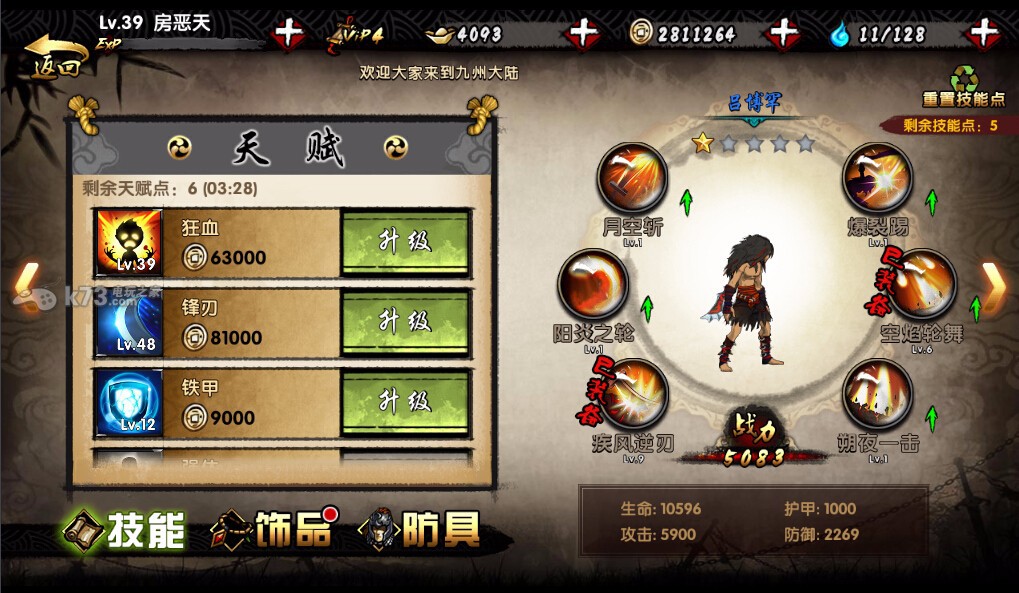Select the 月空斩 skill icon
The height and width of the screenshot is (593, 1019).
(632, 179)
